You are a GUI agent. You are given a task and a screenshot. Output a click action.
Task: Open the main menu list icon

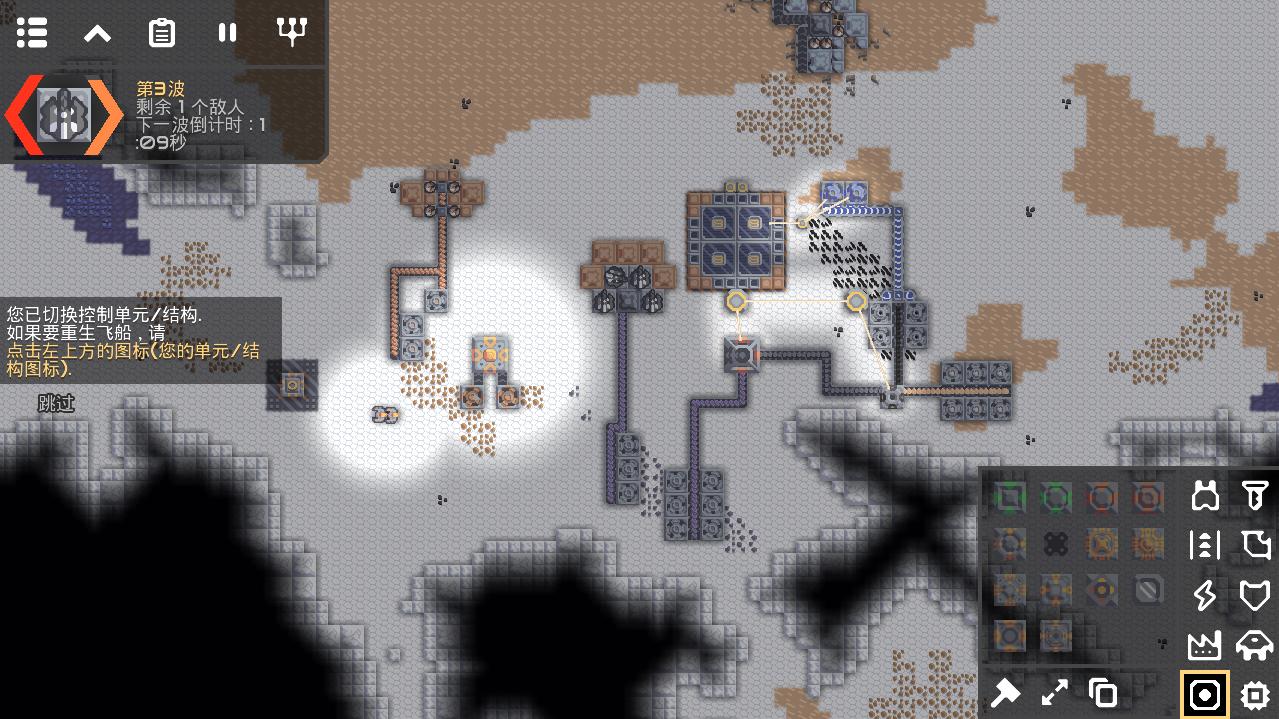coord(32,33)
